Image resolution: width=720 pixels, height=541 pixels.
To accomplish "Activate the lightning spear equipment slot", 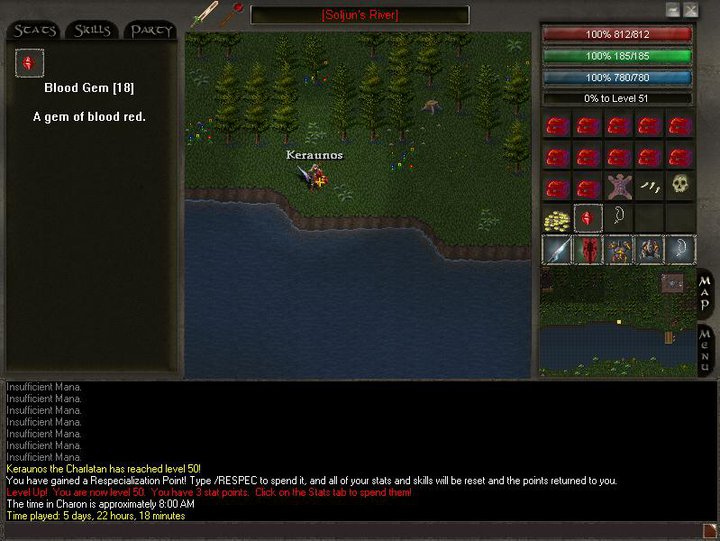I will [557, 249].
